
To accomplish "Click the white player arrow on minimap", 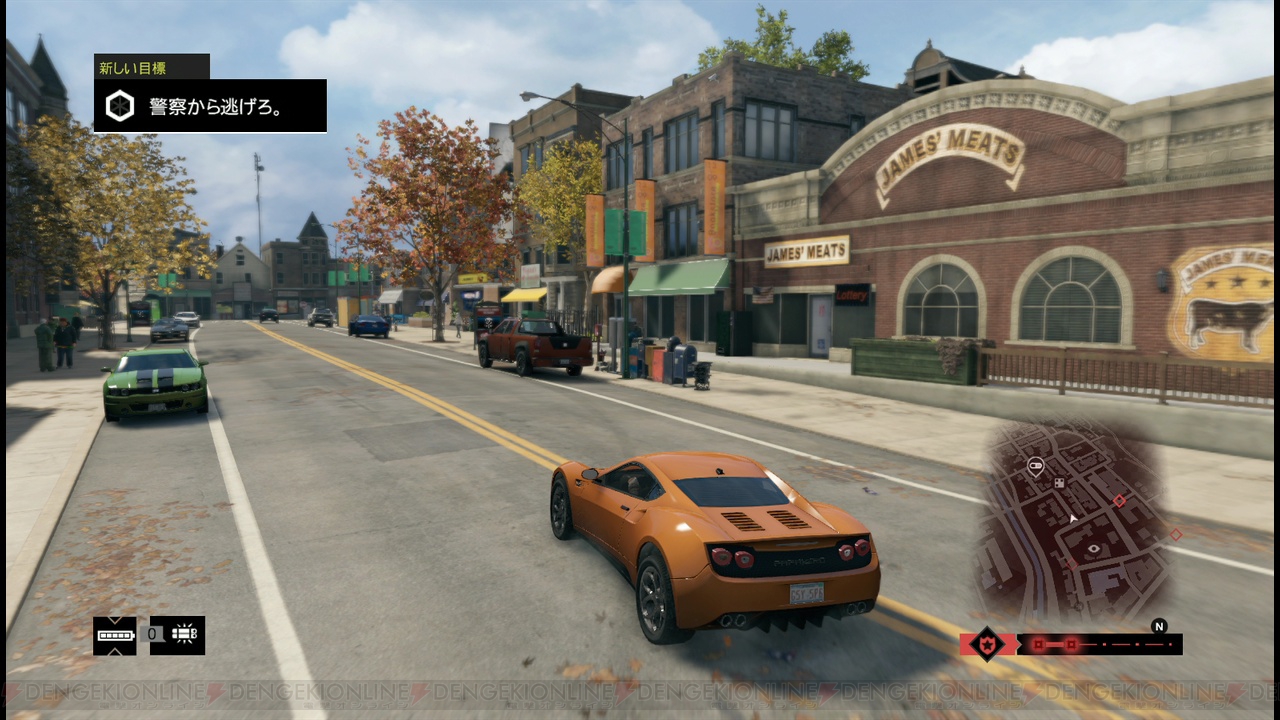I will (x=1072, y=518).
